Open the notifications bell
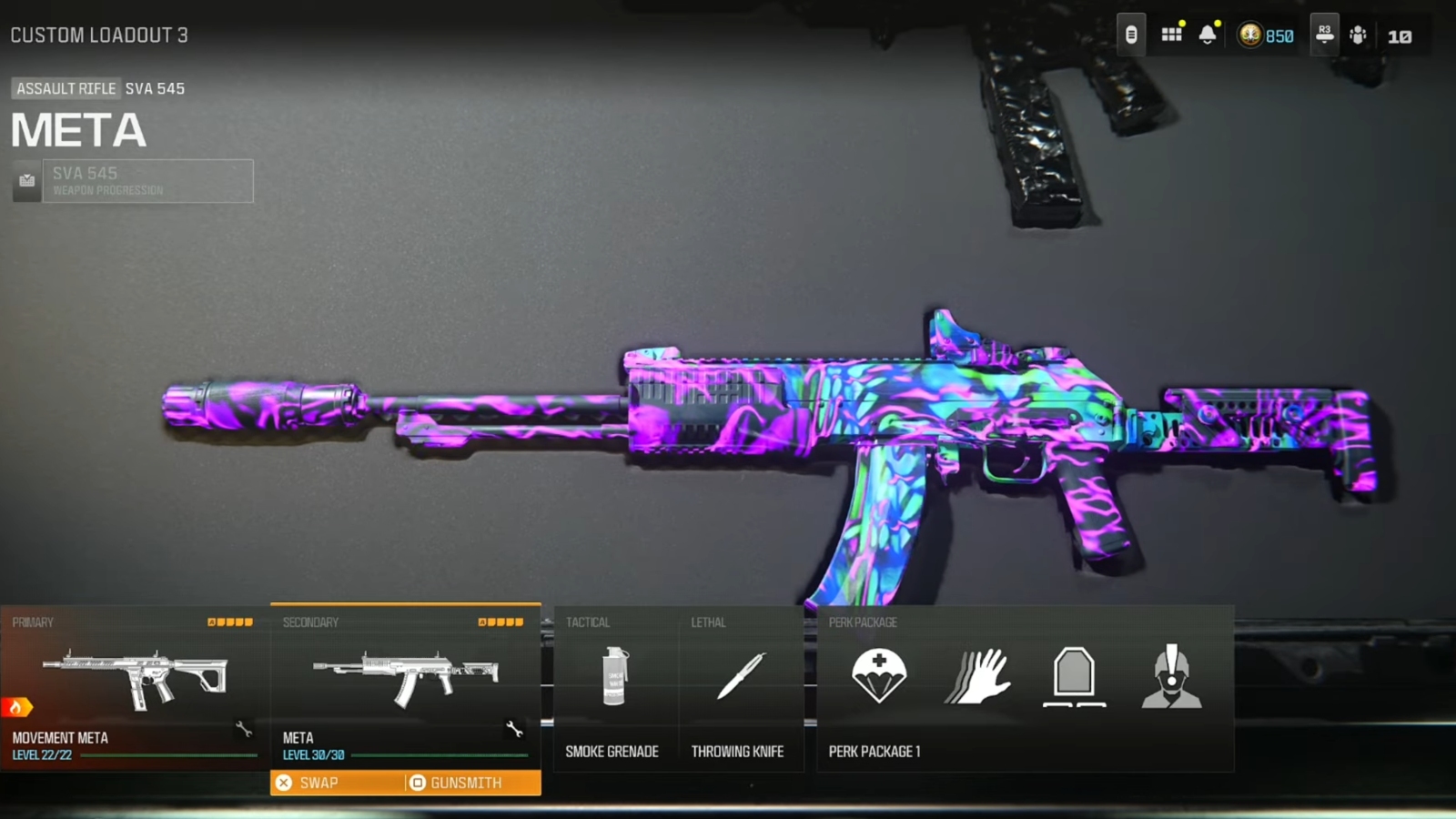This screenshot has height=819, width=1456. point(1208,35)
